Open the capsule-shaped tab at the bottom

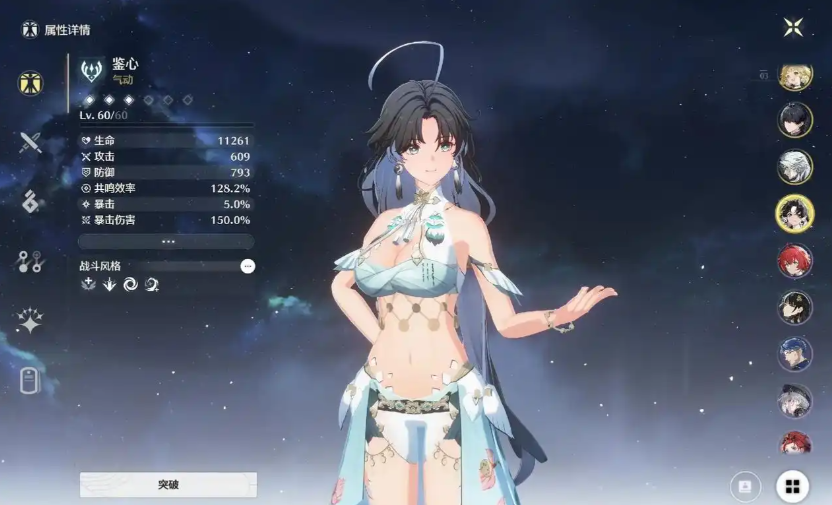(30, 381)
